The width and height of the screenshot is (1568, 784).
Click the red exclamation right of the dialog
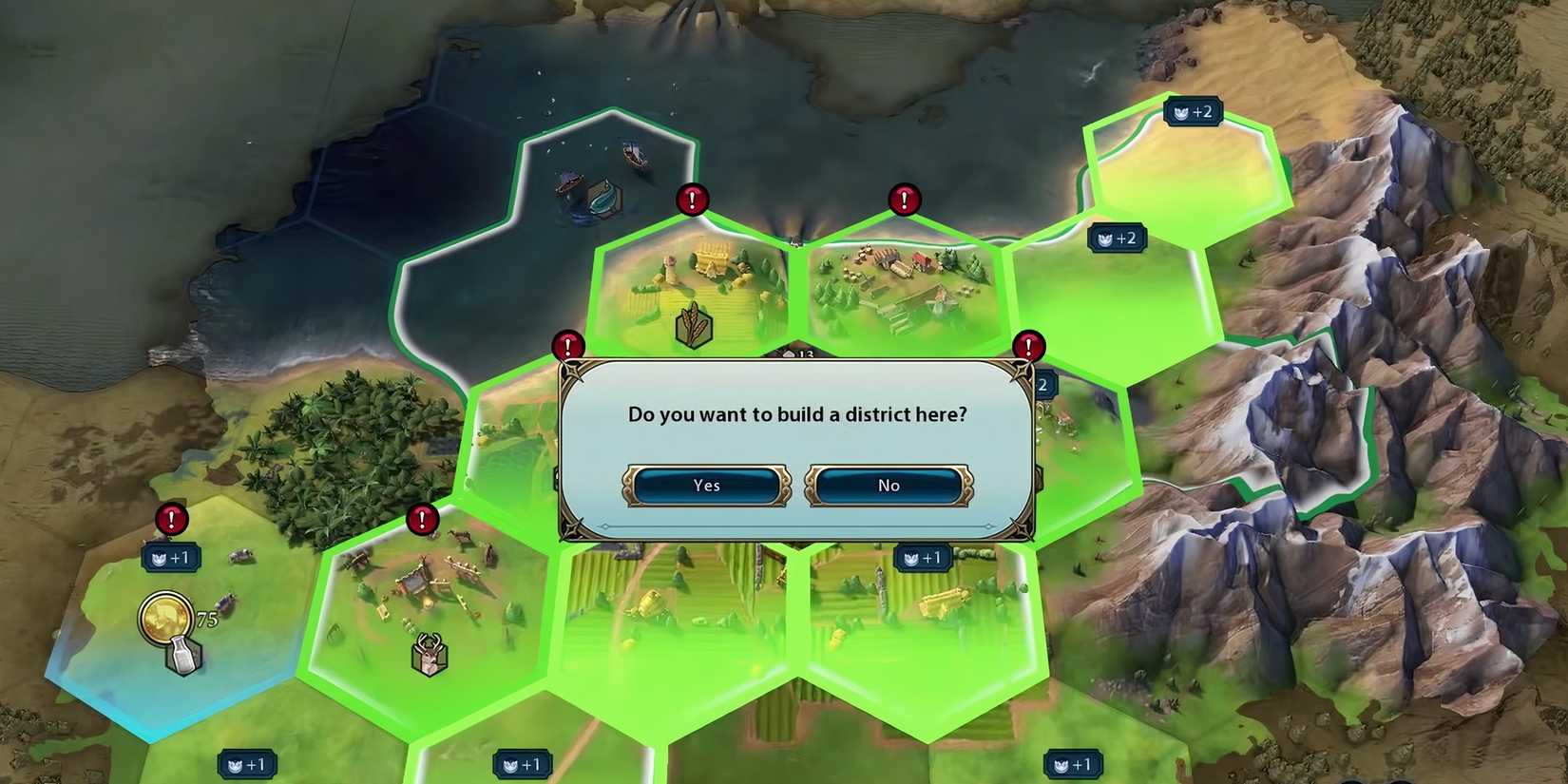click(1028, 347)
